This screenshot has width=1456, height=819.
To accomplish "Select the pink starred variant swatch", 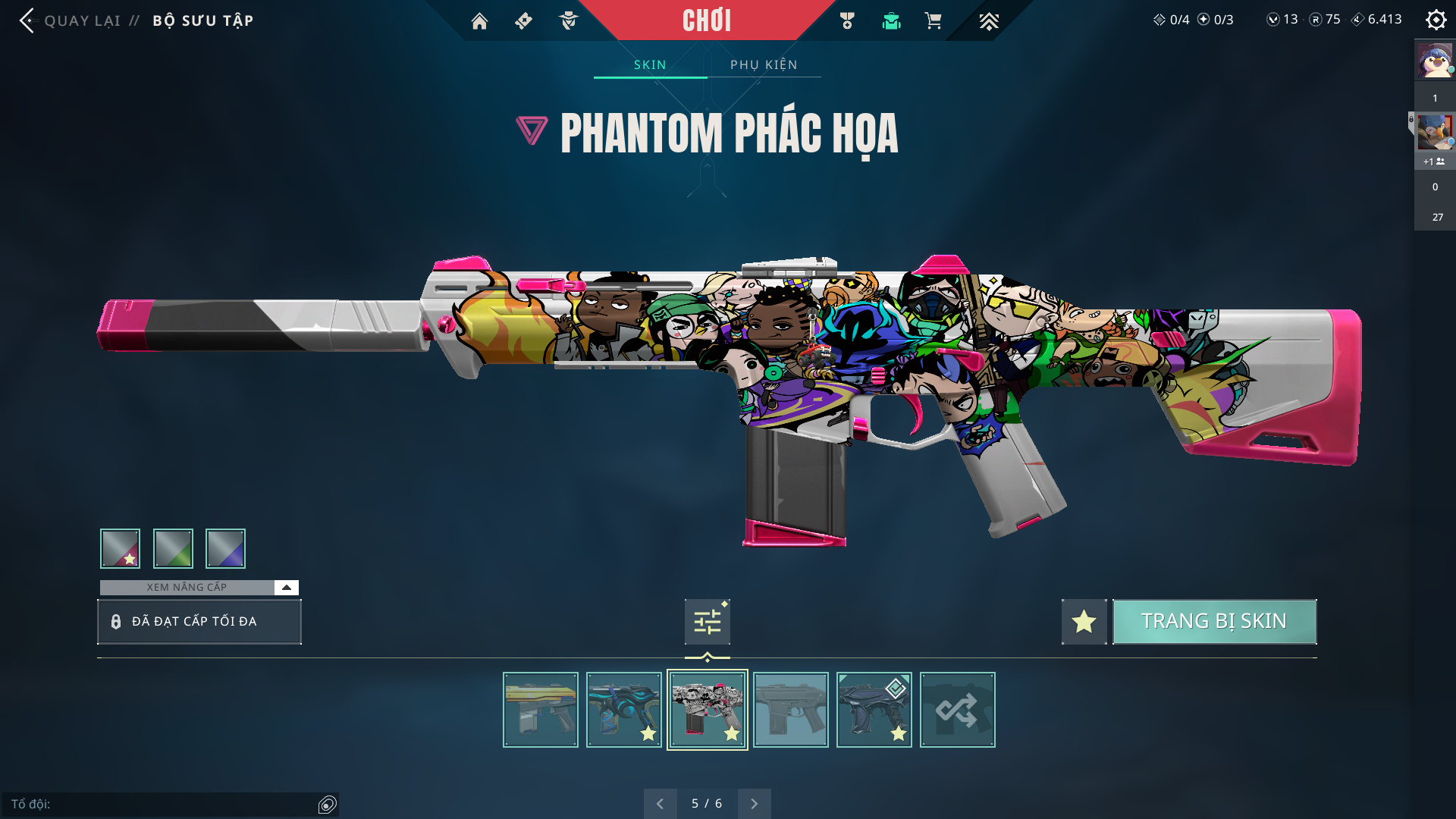I will point(120,548).
